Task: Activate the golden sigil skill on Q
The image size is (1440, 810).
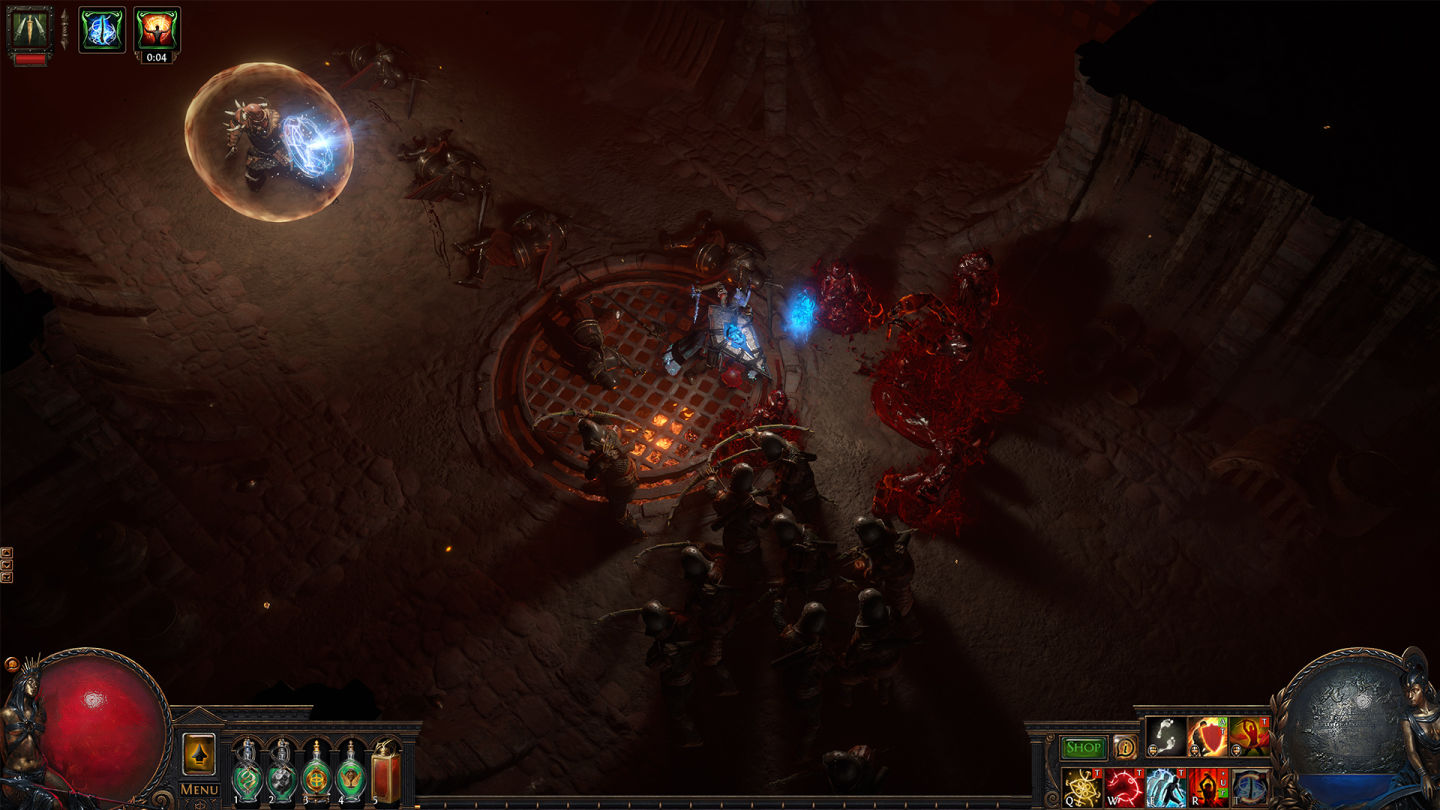Action: coord(1082,787)
